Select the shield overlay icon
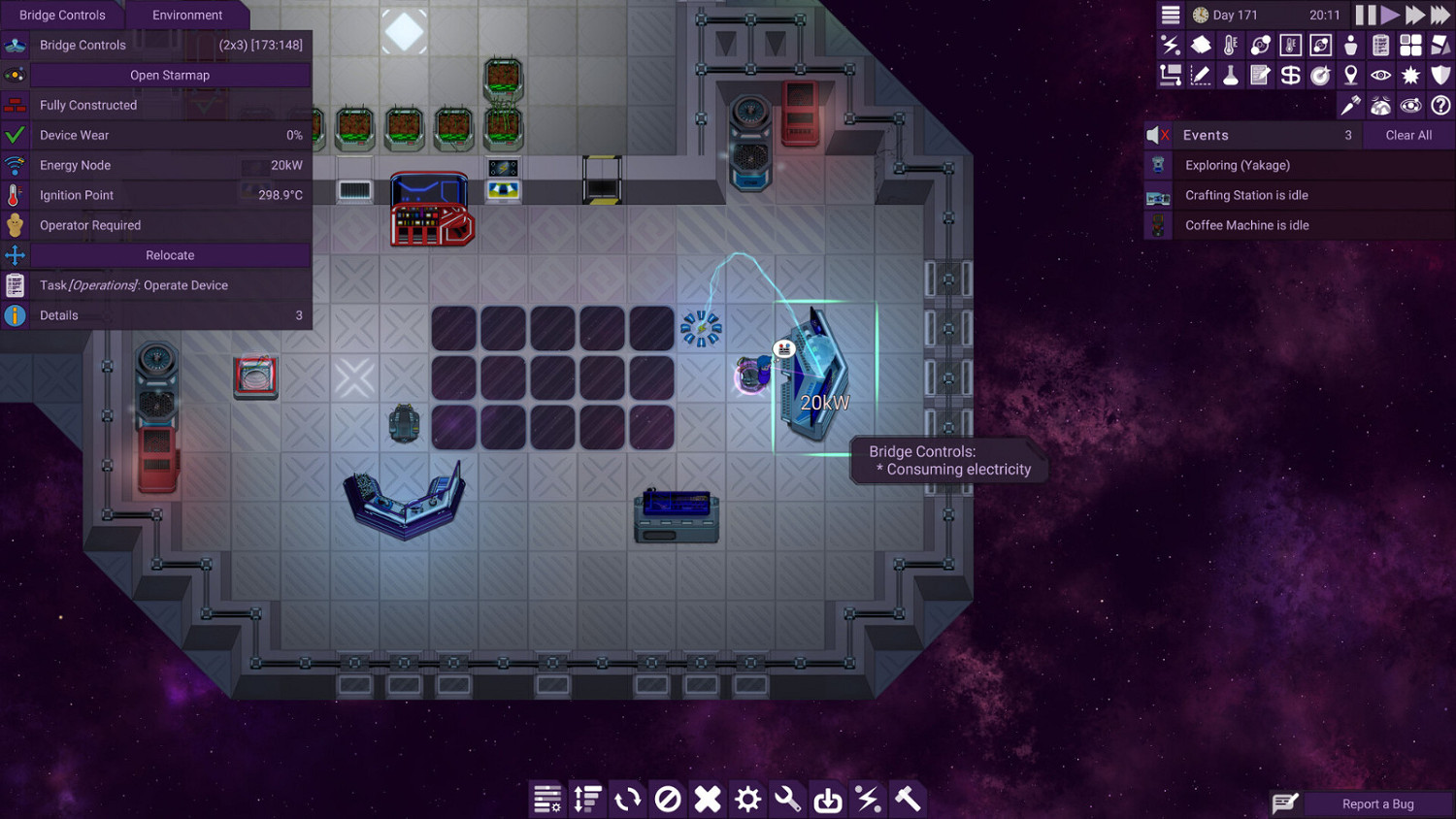 tap(1441, 75)
